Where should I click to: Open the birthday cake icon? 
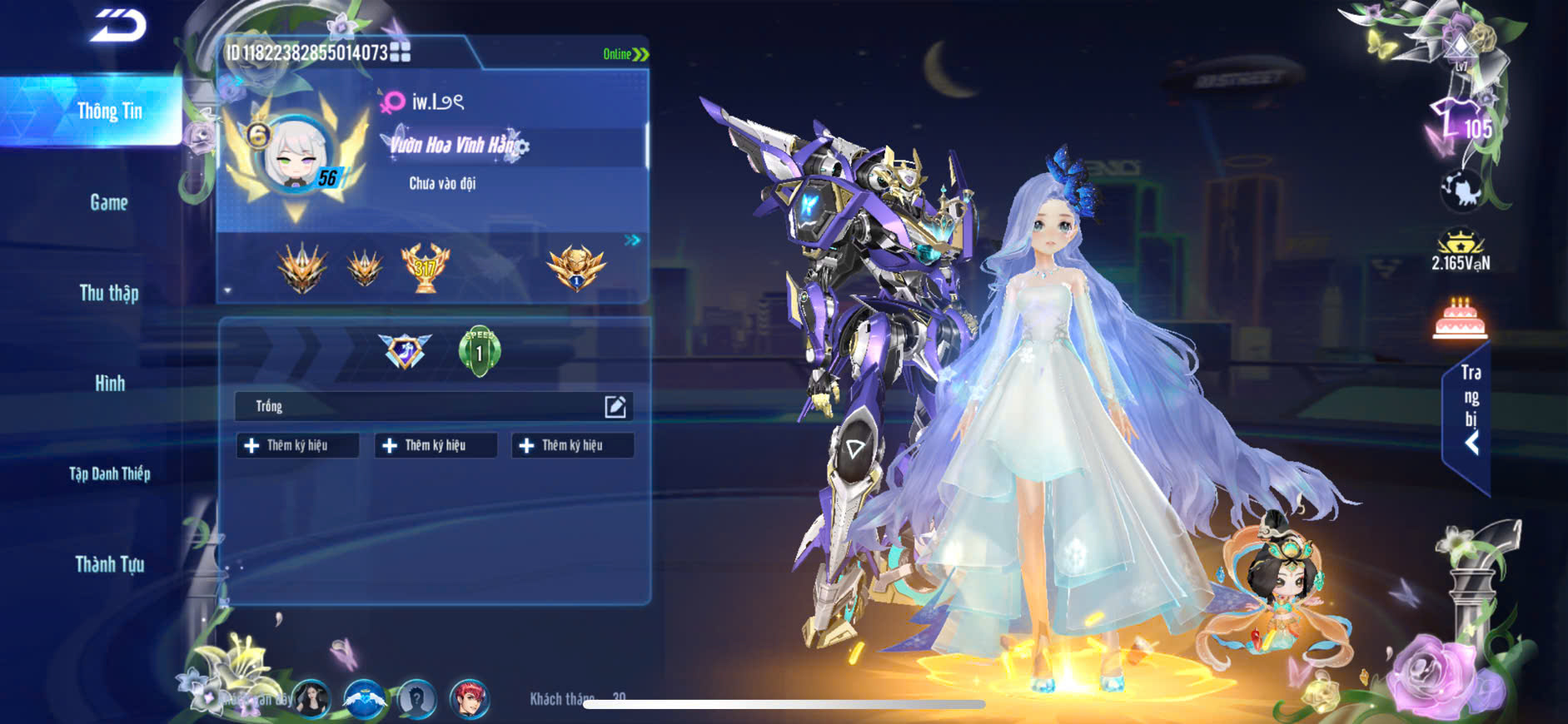click(x=1460, y=320)
